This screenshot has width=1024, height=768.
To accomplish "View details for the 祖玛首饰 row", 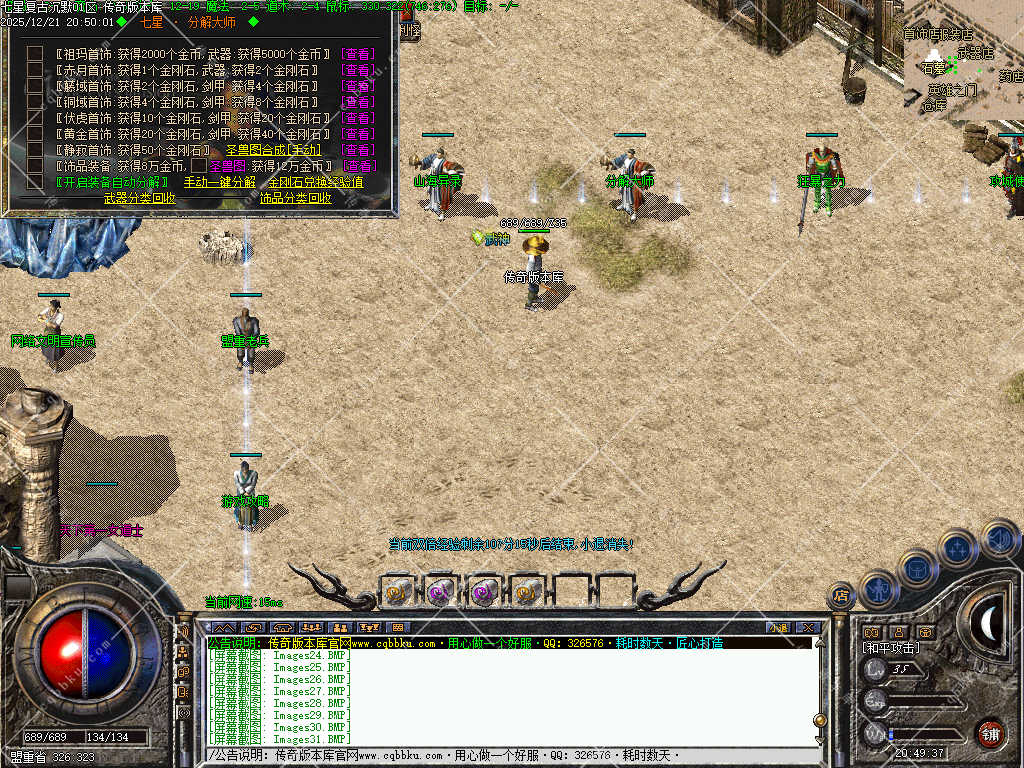I will pyautogui.click(x=358, y=54).
